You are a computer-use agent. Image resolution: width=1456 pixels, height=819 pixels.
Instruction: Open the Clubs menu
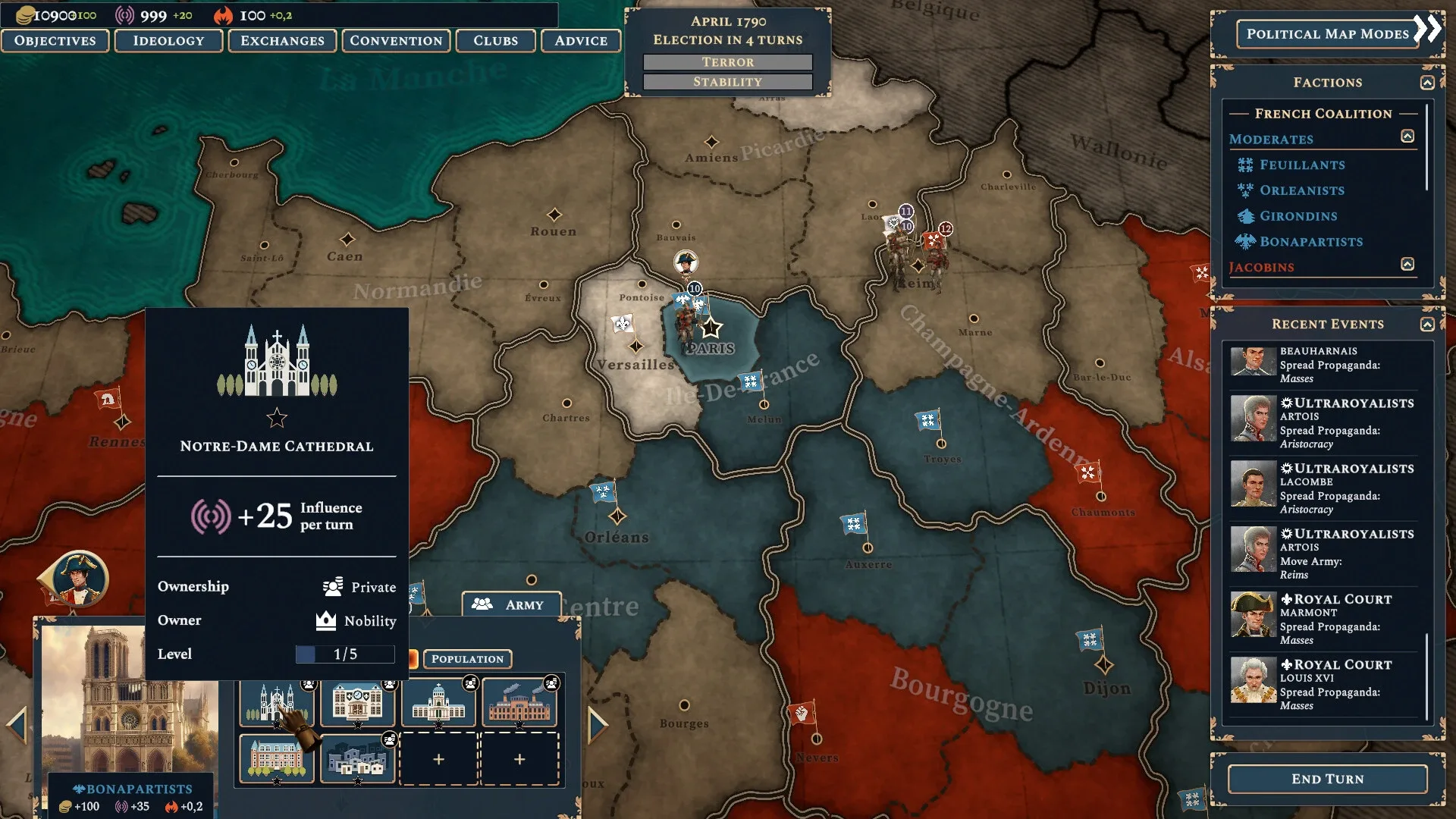[495, 41]
